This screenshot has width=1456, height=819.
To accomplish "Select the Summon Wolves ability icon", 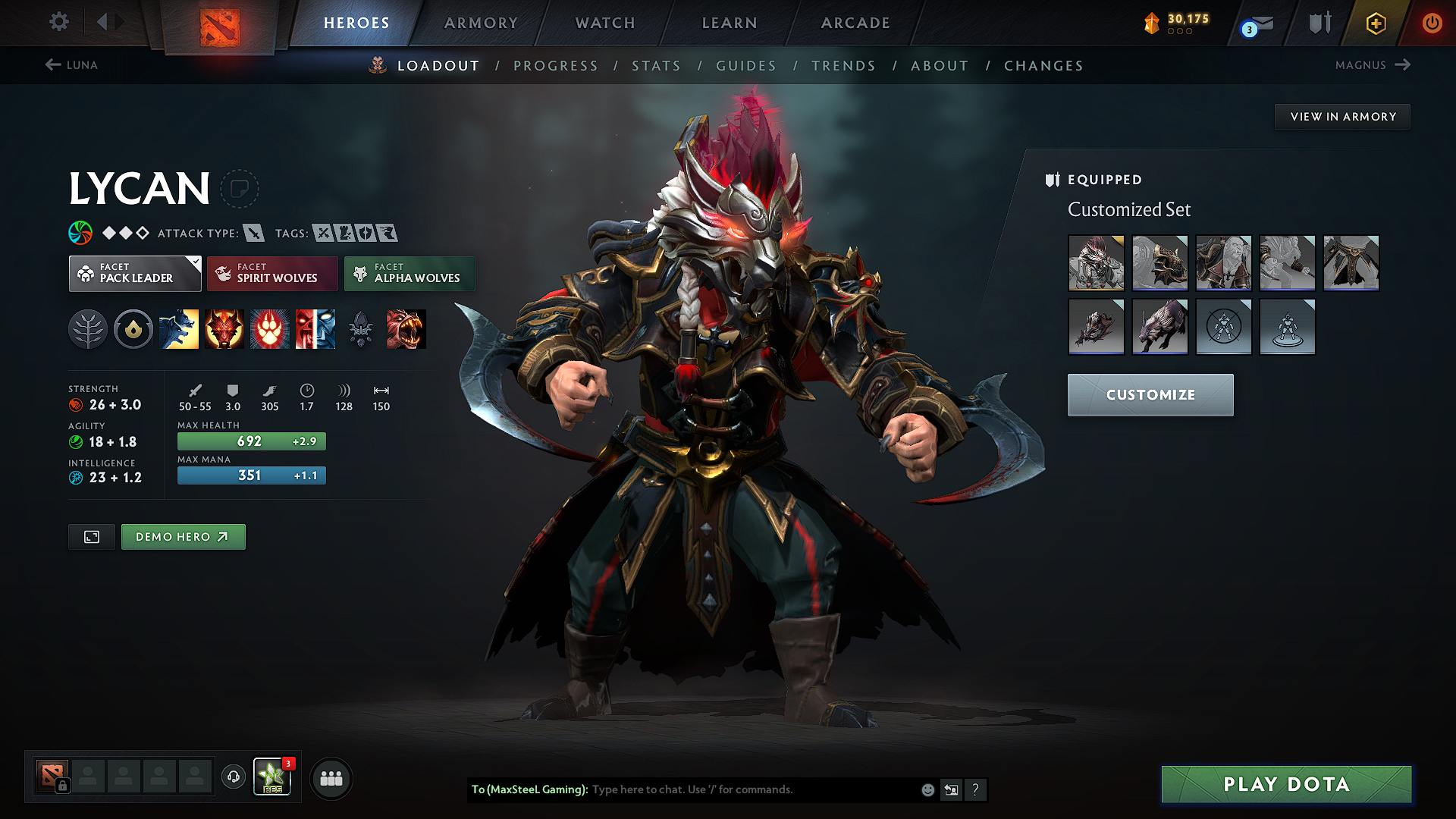I will click(179, 329).
